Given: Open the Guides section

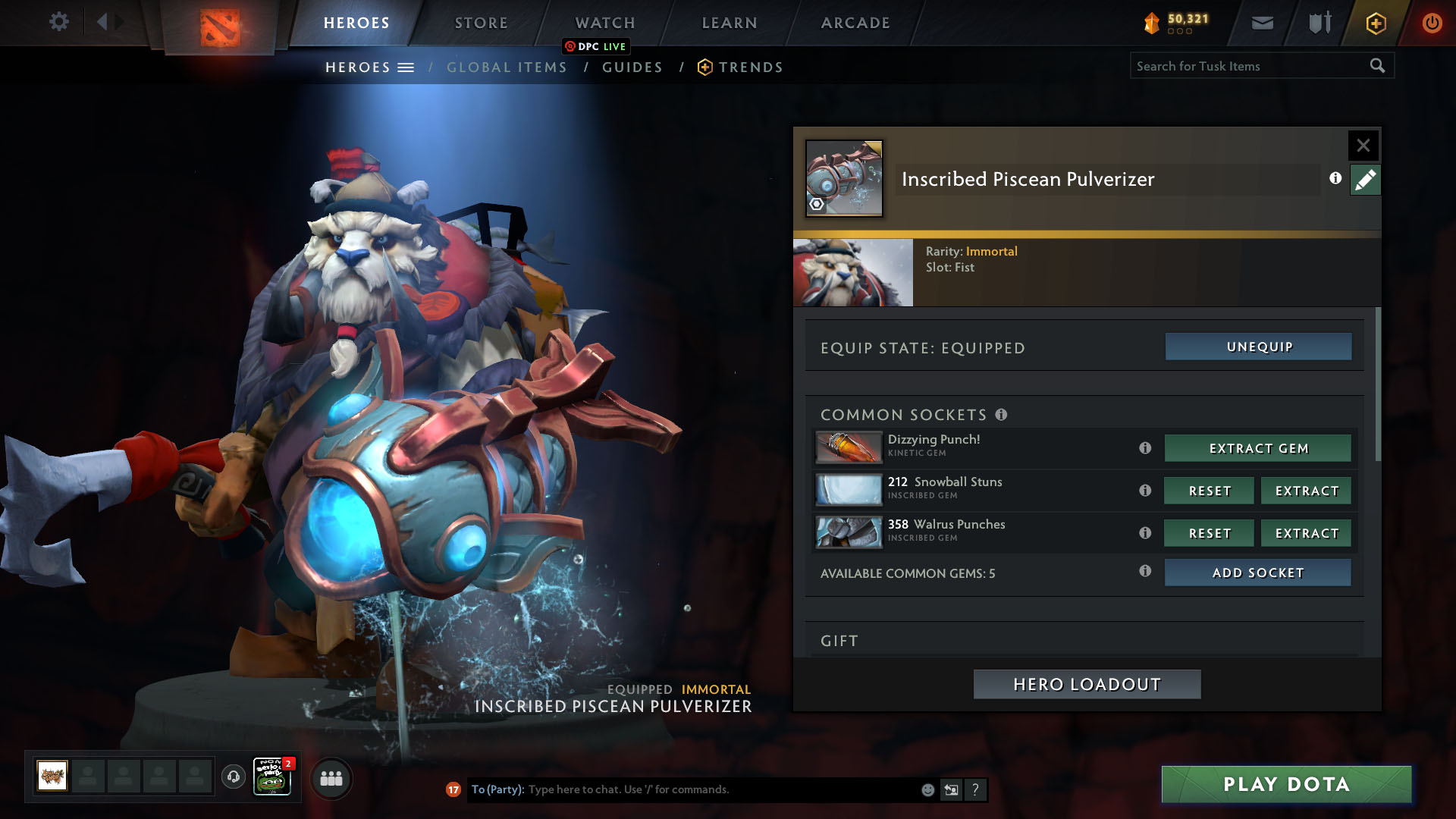Looking at the screenshot, I should click(x=632, y=67).
